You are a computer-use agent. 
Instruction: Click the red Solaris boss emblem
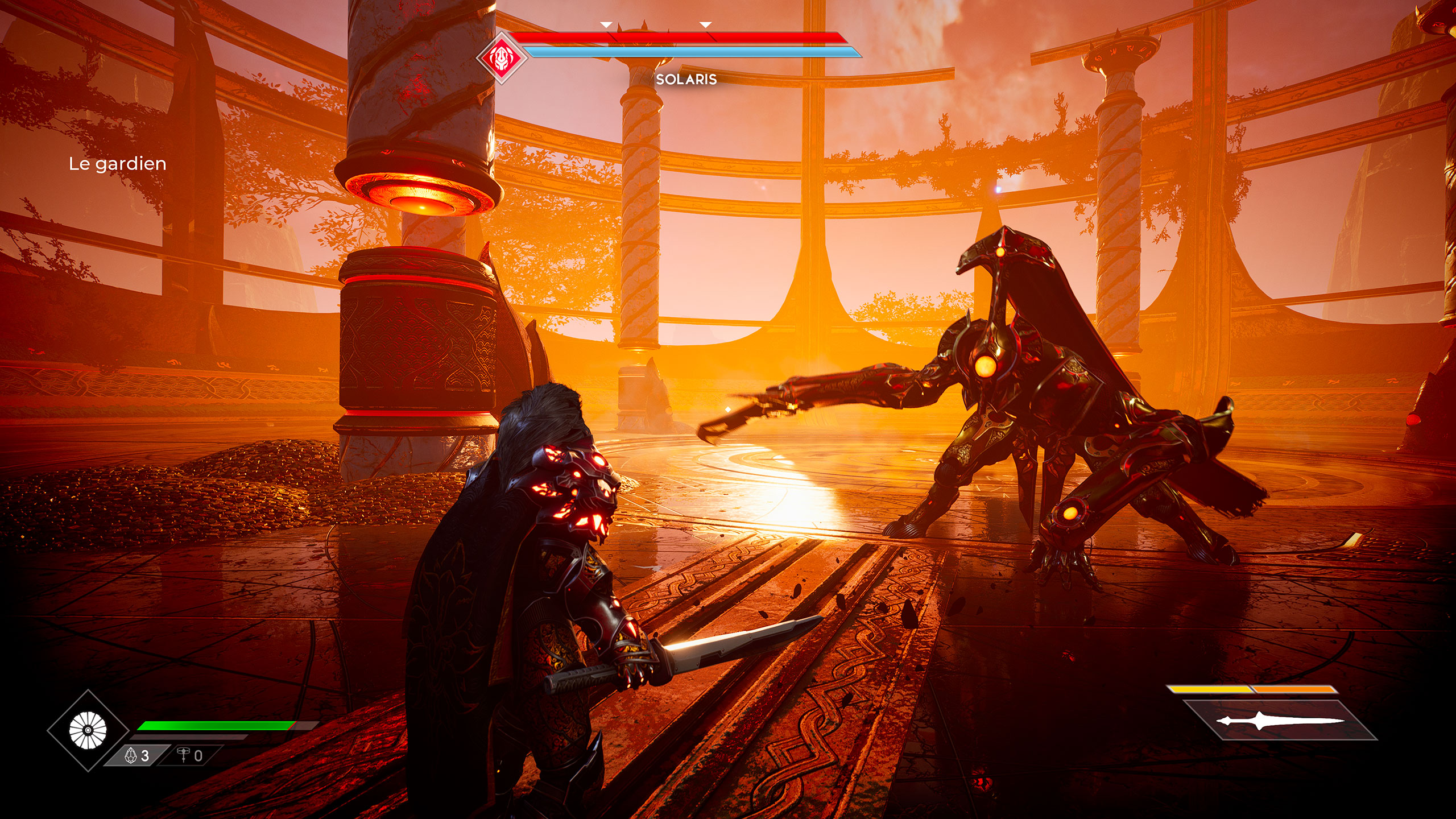click(x=501, y=57)
